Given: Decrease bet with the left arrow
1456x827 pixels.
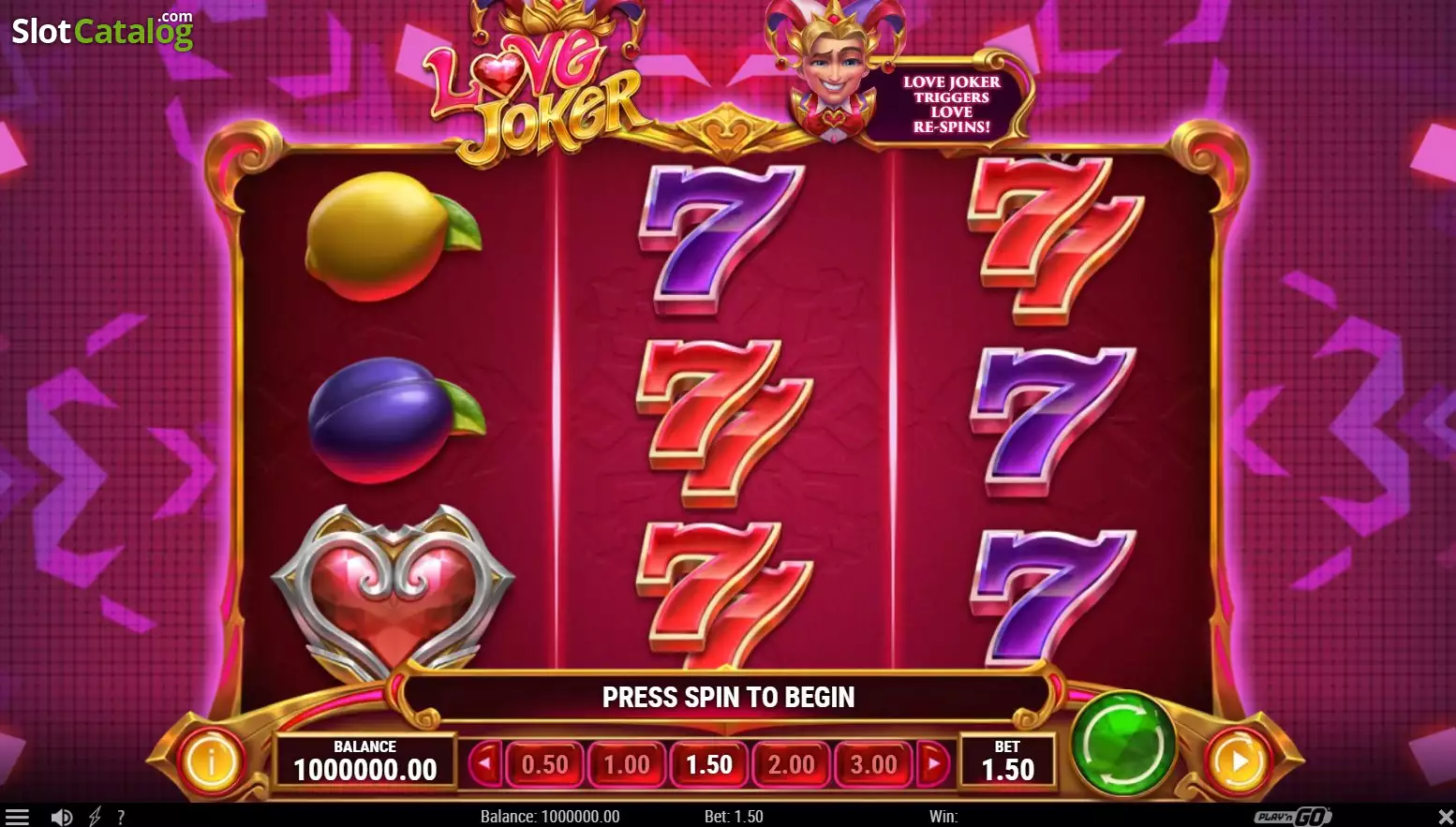Looking at the screenshot, I should tap(486, 764).
